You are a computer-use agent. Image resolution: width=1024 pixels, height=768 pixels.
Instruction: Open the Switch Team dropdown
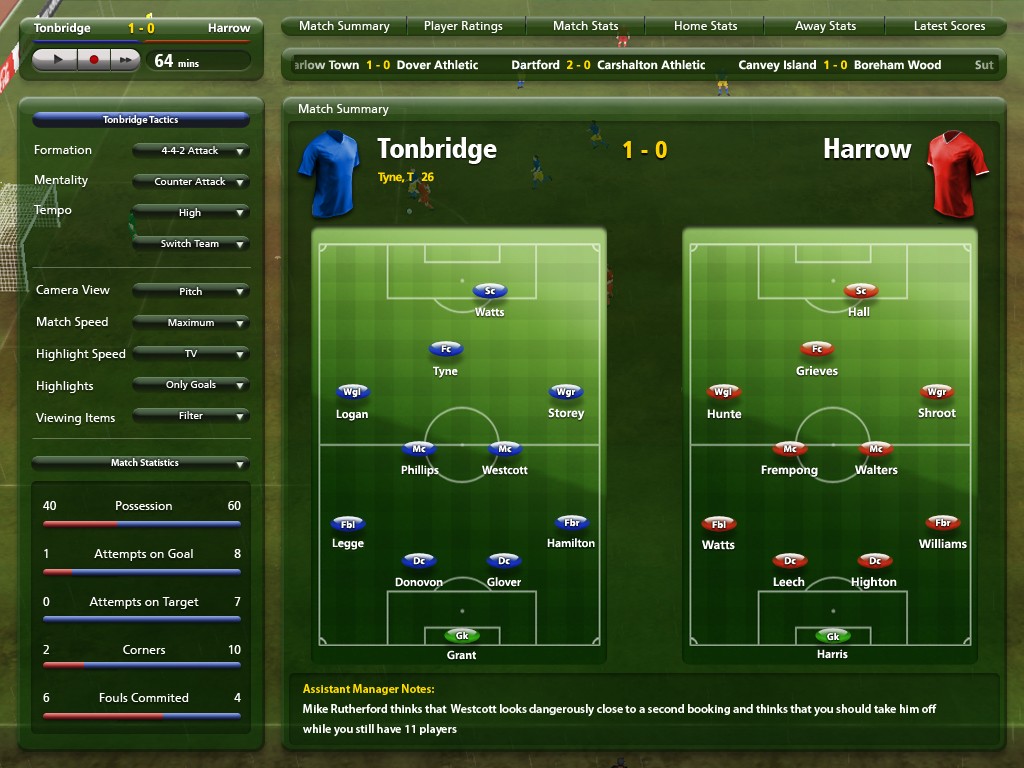coord(190,244)
